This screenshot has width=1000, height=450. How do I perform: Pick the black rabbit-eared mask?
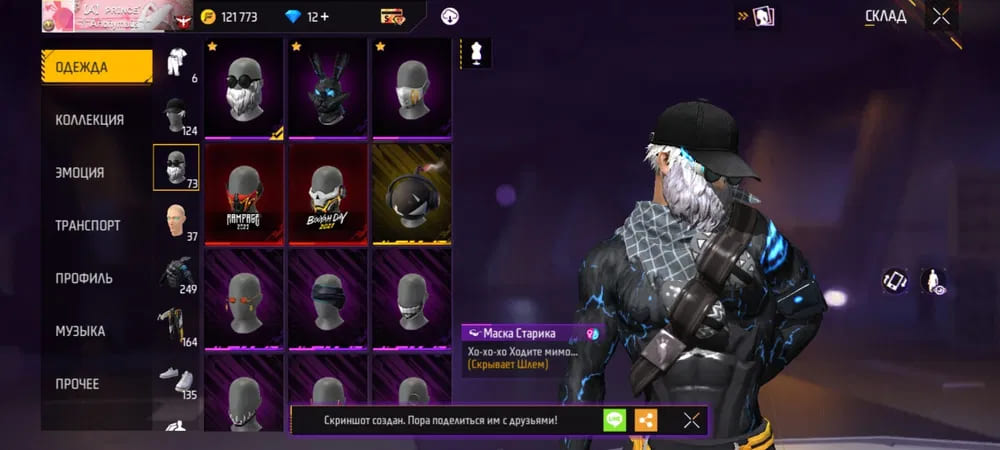point(327,89)
